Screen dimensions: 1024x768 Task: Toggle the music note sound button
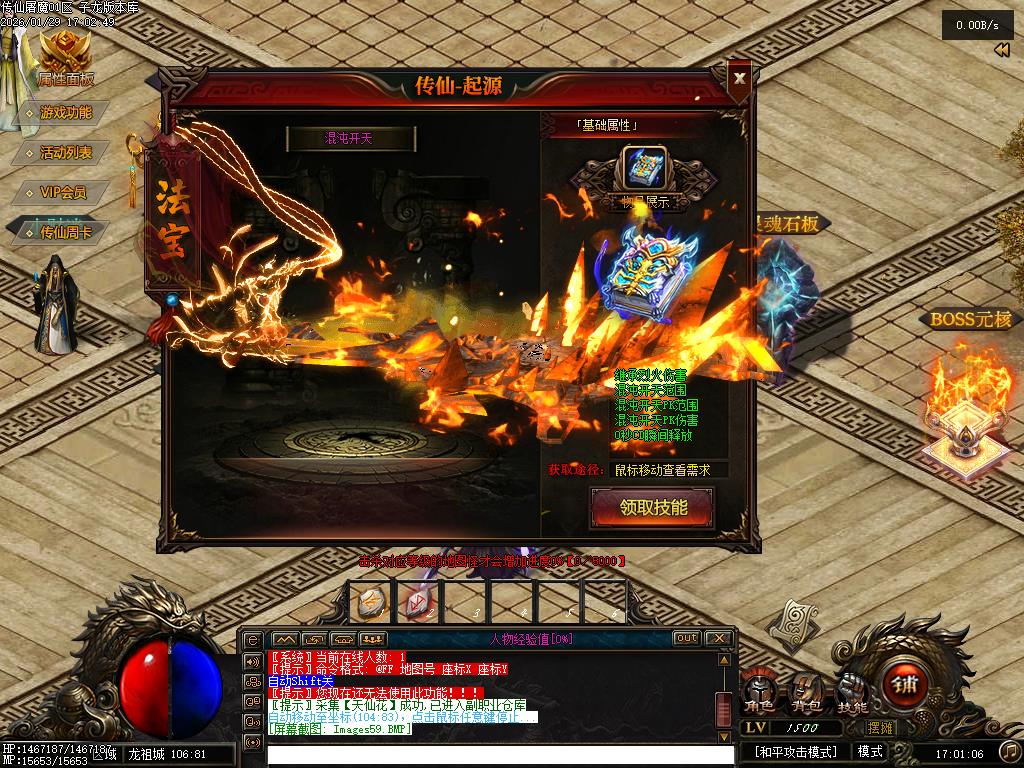click(x=1008, y=750)
